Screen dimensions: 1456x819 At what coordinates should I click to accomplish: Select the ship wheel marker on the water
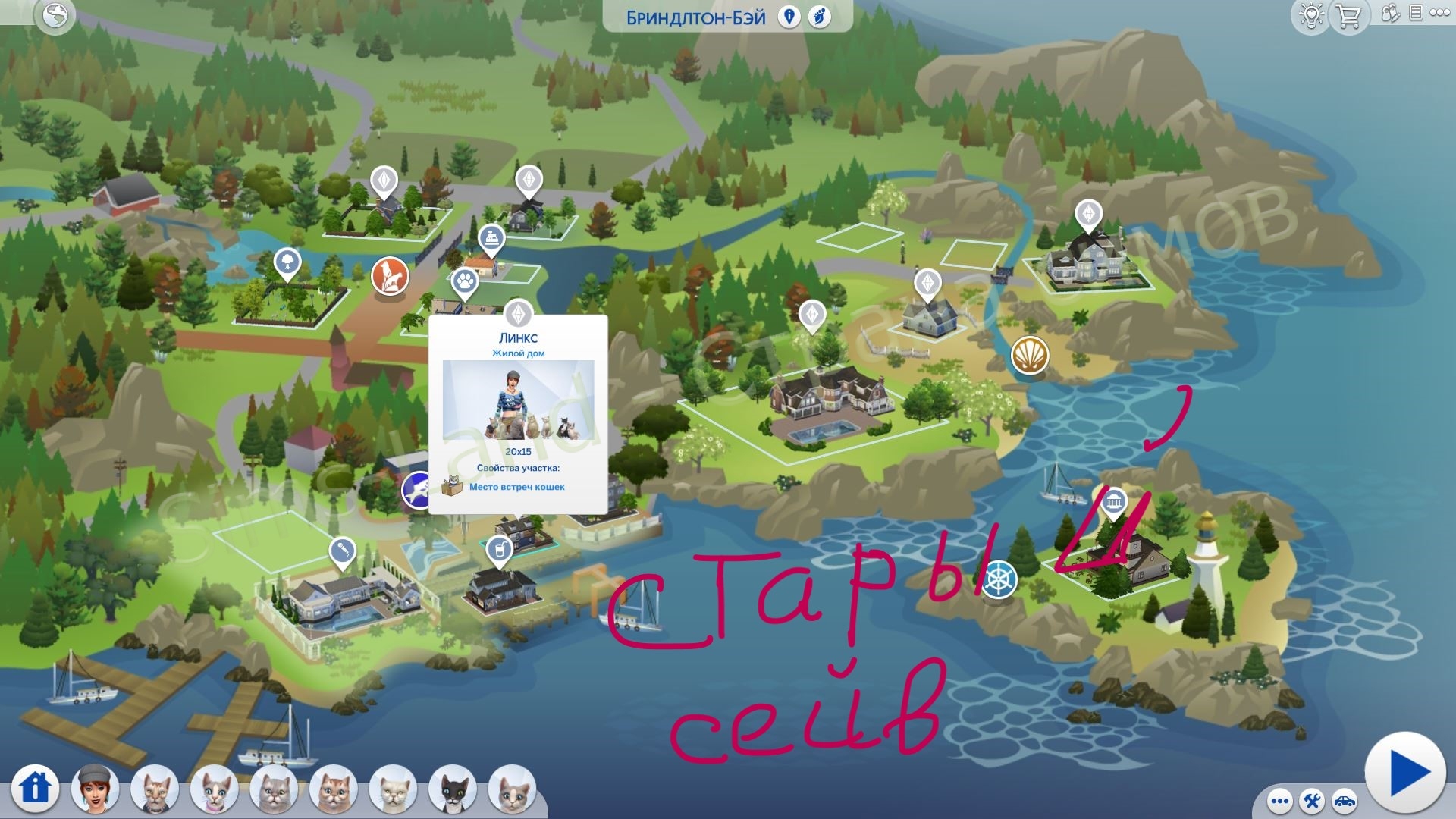click(999, 580)
